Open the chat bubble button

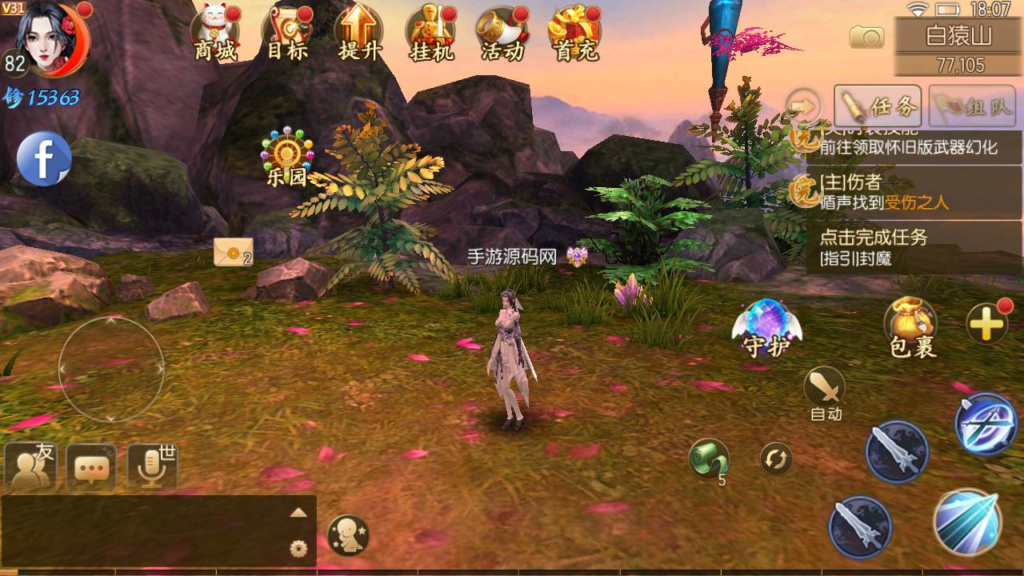(92, 467)
